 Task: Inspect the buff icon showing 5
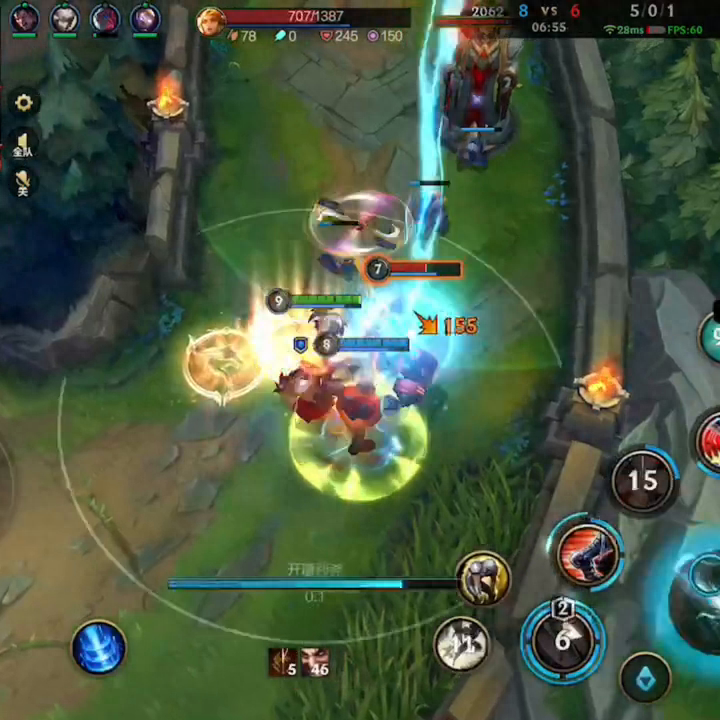(x=282, y=662)
